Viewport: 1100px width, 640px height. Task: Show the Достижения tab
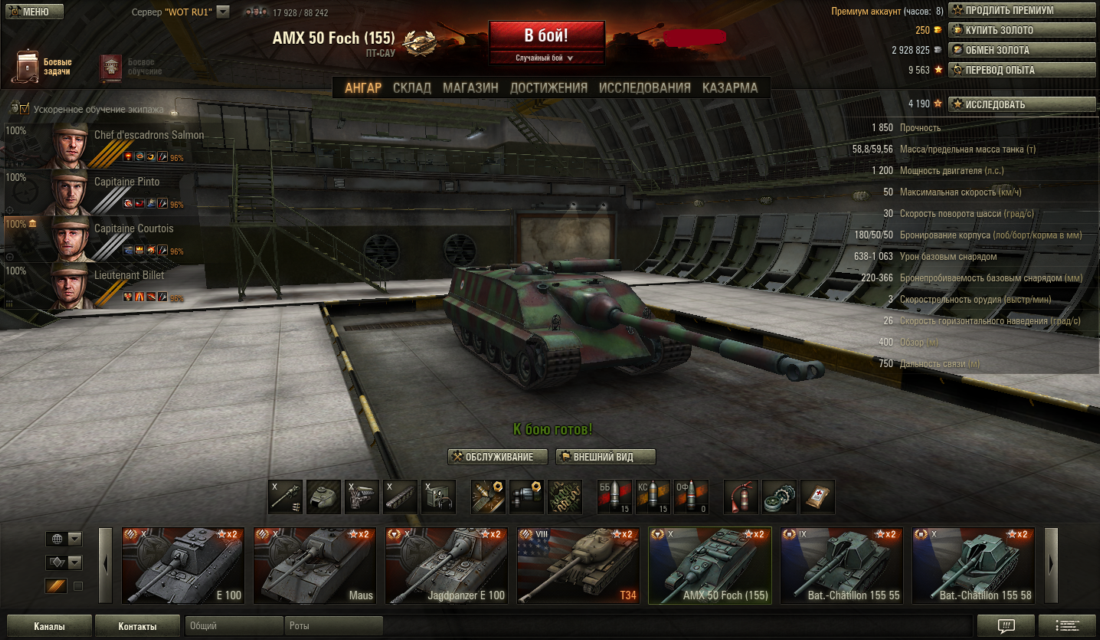click(x=548, y=88)
